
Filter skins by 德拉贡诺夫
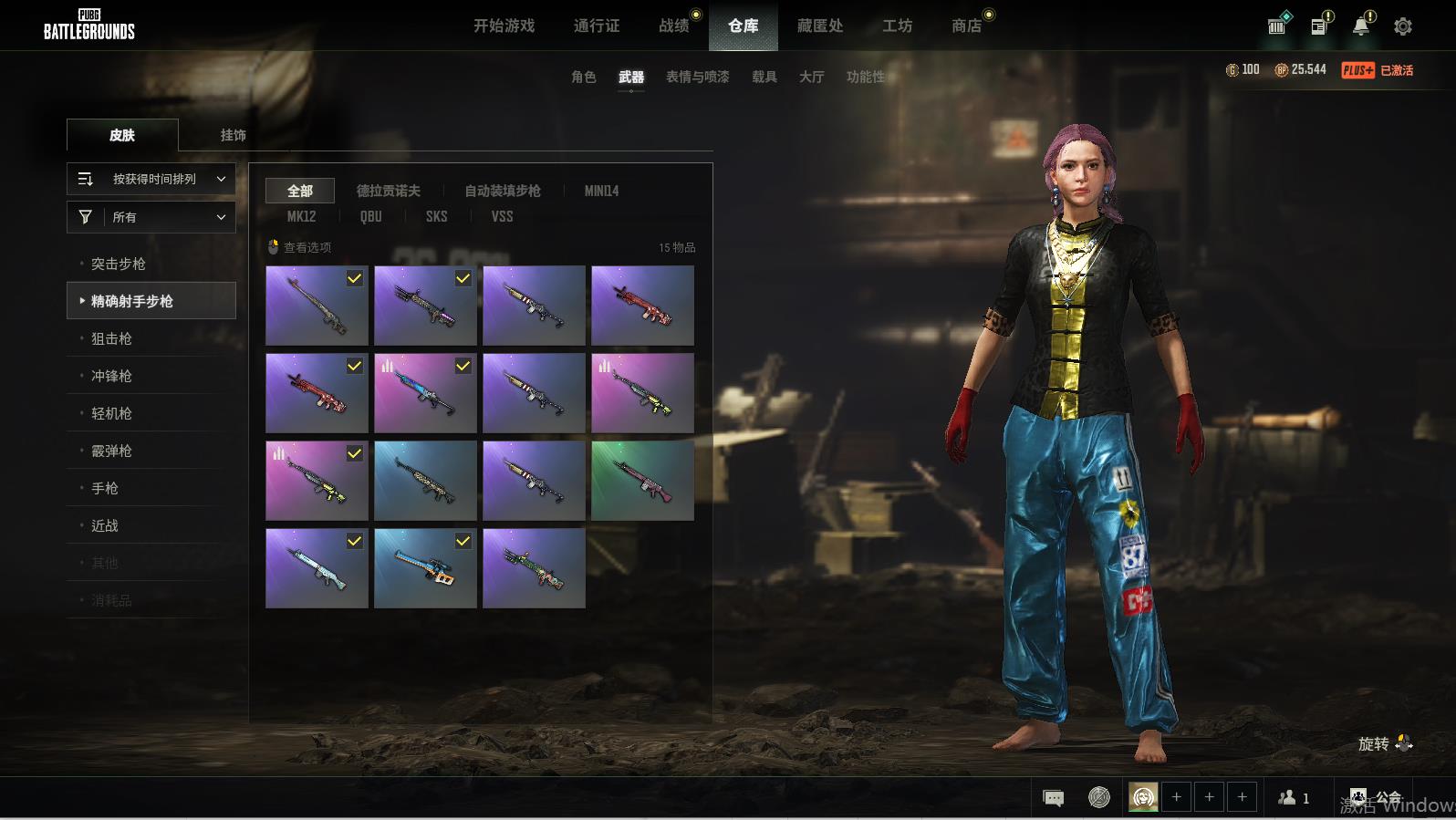pyautogui.click(x=388, y=191)
